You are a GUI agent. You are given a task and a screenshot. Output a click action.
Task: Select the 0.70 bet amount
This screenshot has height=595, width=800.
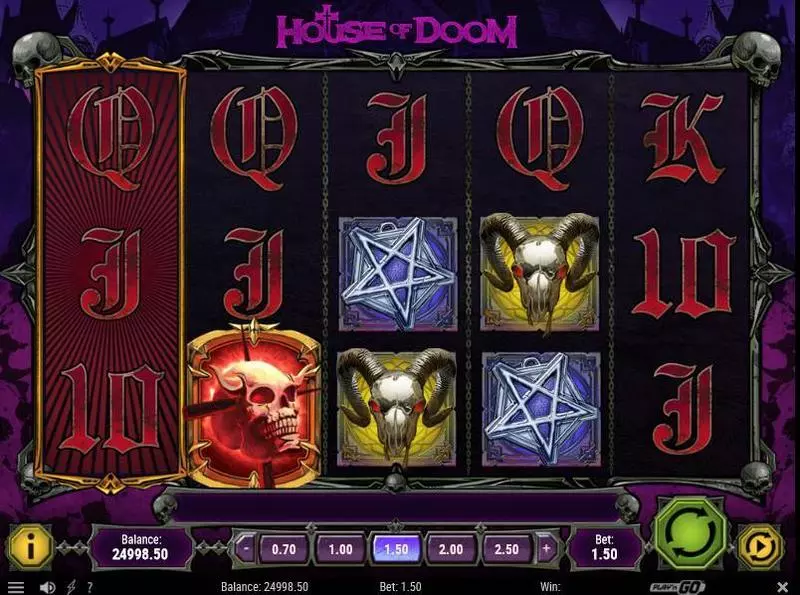(284, 548)
